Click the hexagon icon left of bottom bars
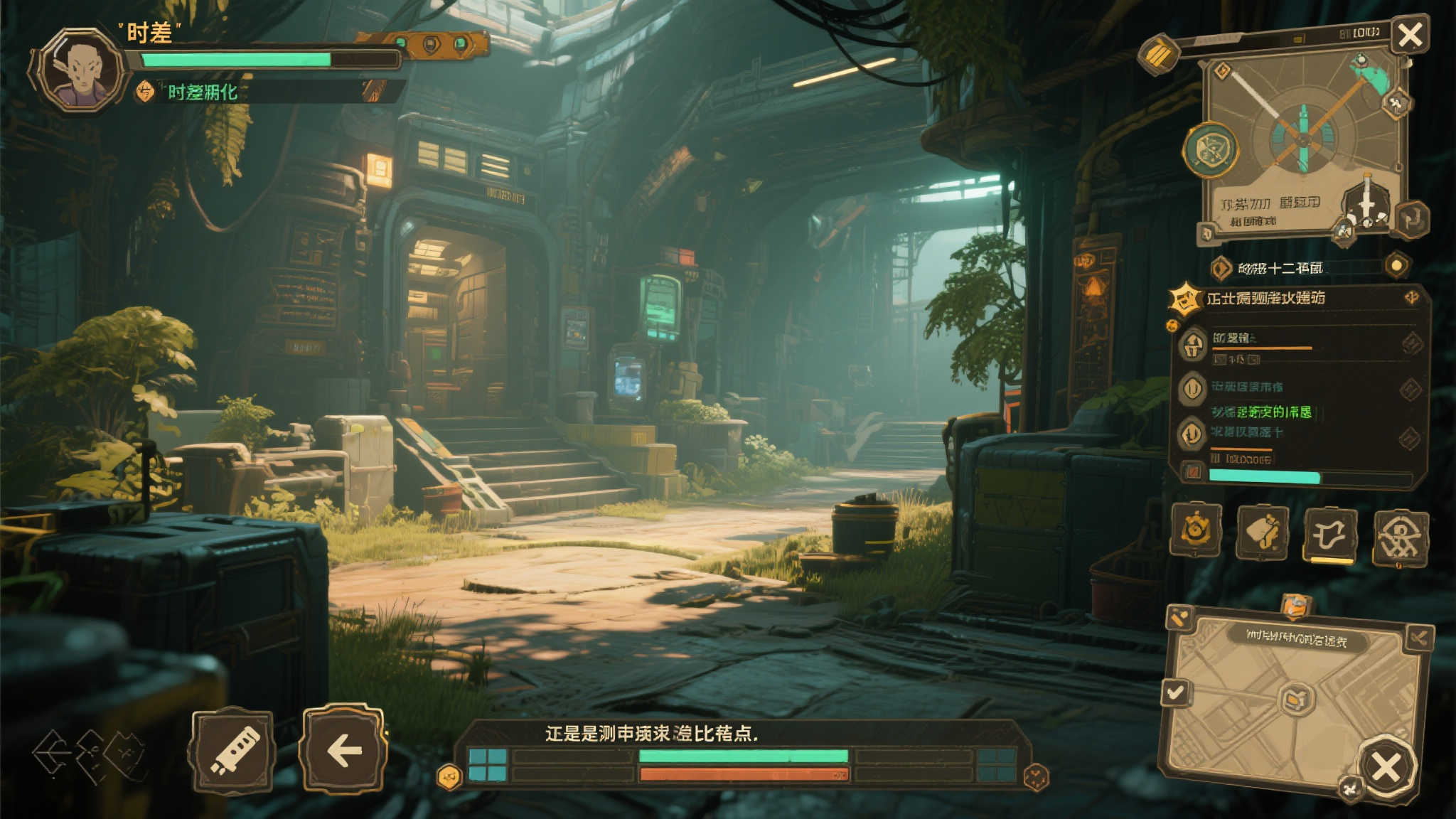This screenshot has height=819, width=1456. (x=449, y=777)
